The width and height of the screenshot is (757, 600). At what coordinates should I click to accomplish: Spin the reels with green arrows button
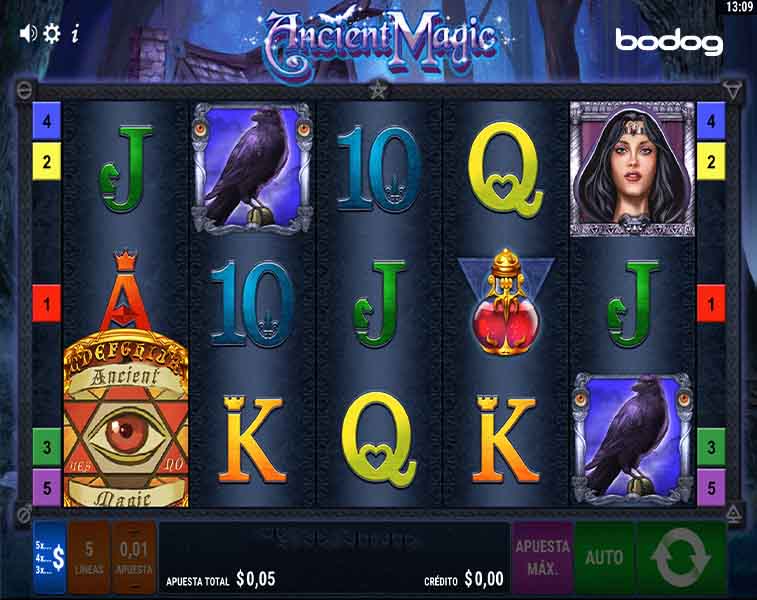[680, 558]
